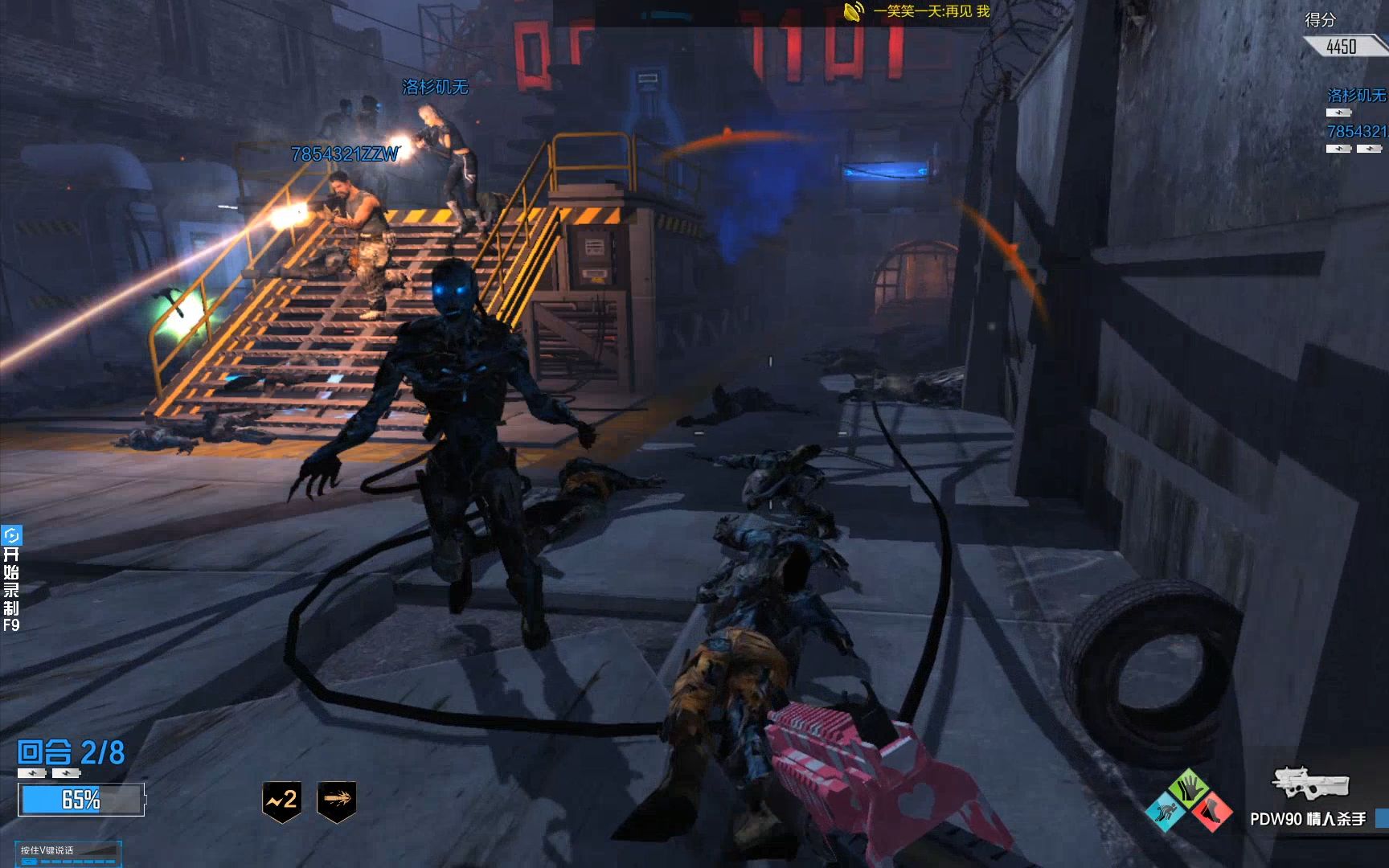Image resolution: width=1389 pixels, height=868 pixels.
Task: Choose the red foot perk diamond
Action: pos(1212,811)
